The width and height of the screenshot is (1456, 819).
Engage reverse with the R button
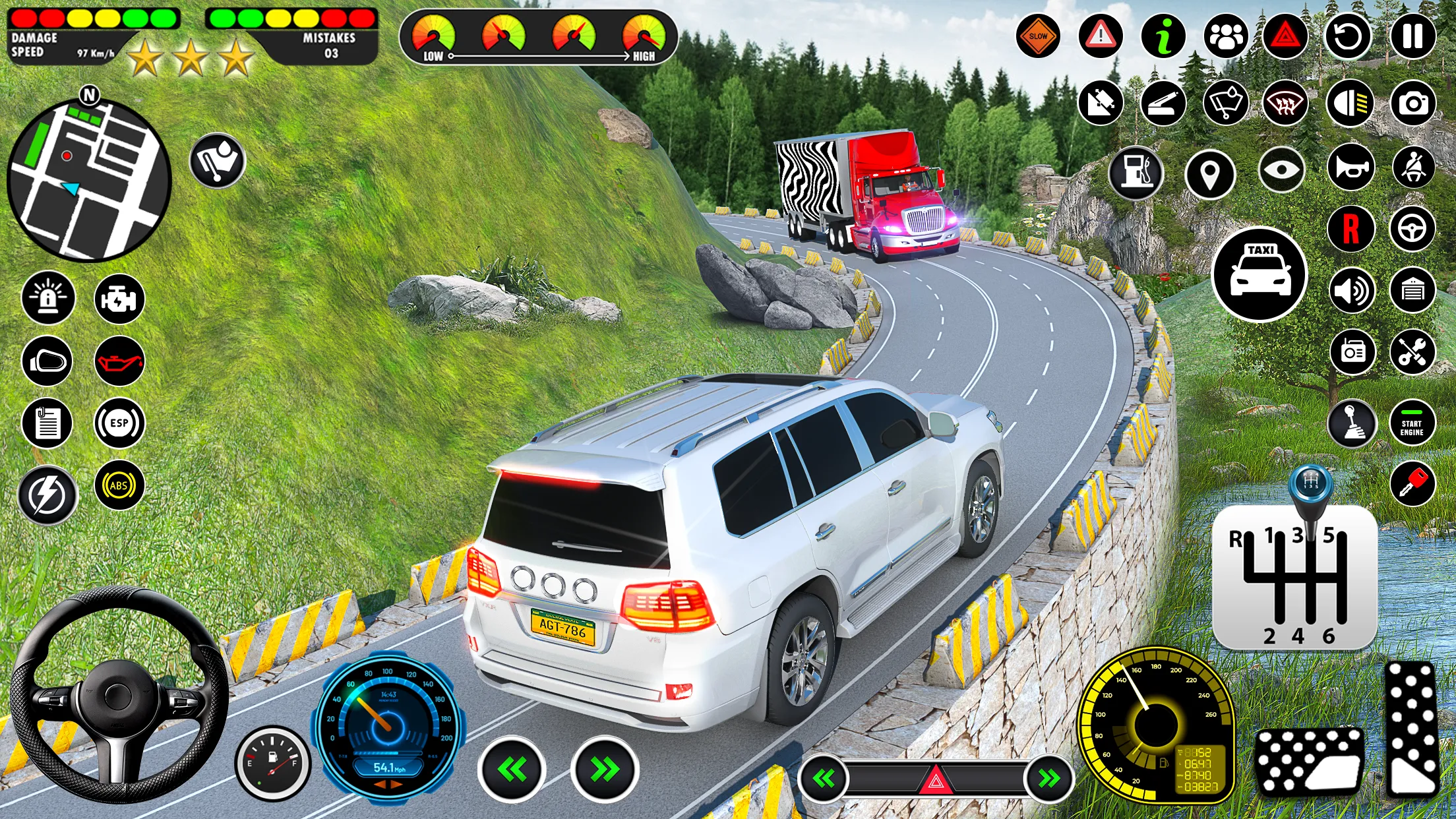pos(1350,230)
